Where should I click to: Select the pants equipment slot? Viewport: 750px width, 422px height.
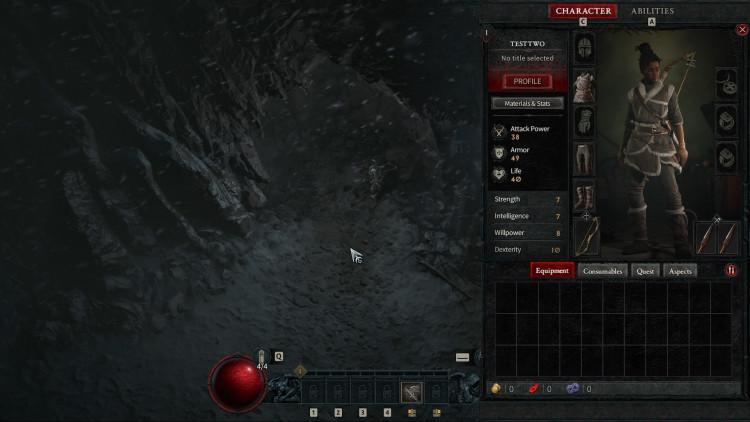point(584,158)
